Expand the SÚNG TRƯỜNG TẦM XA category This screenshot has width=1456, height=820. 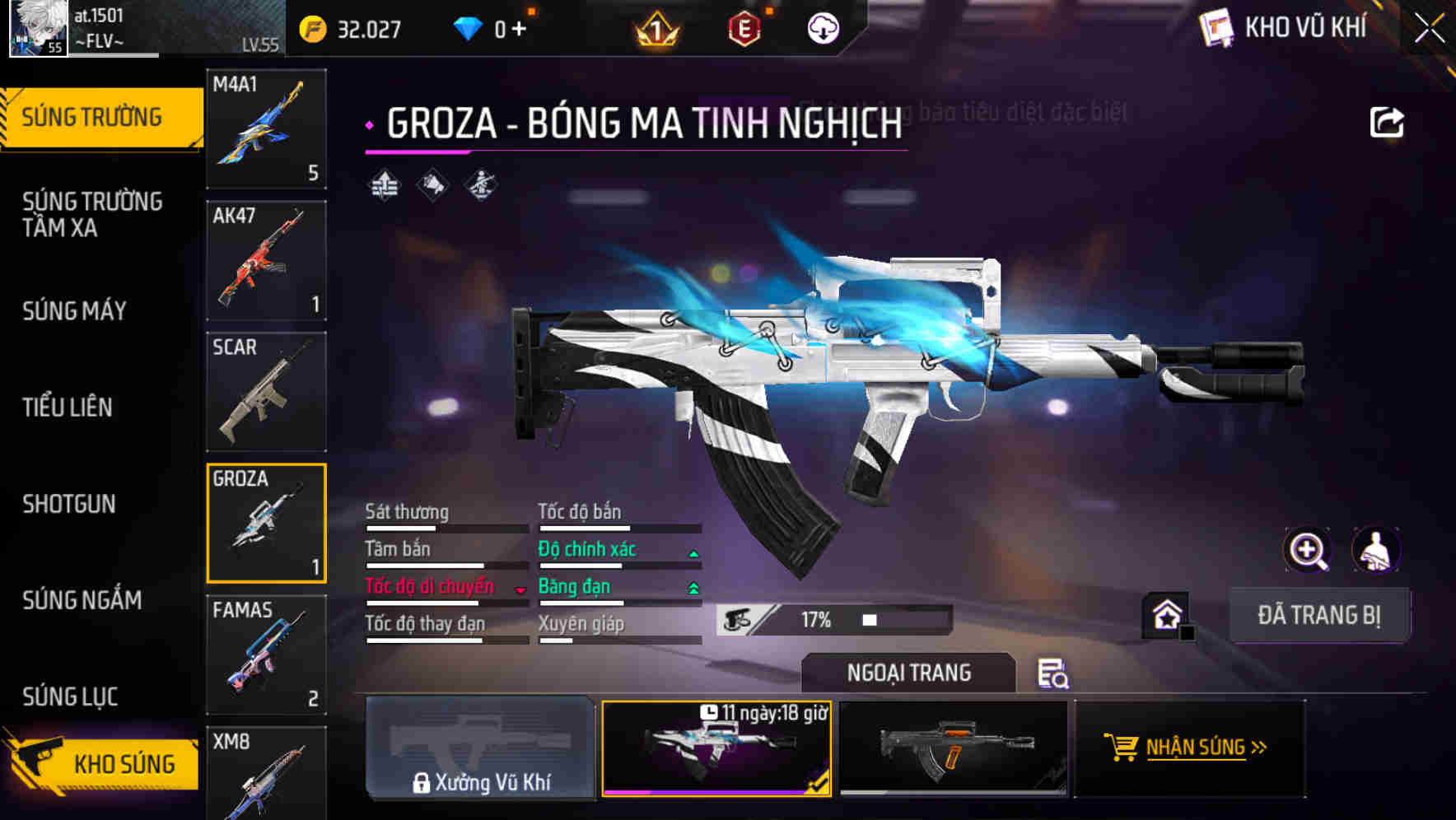pyautogui.click(x=91, y=215)
